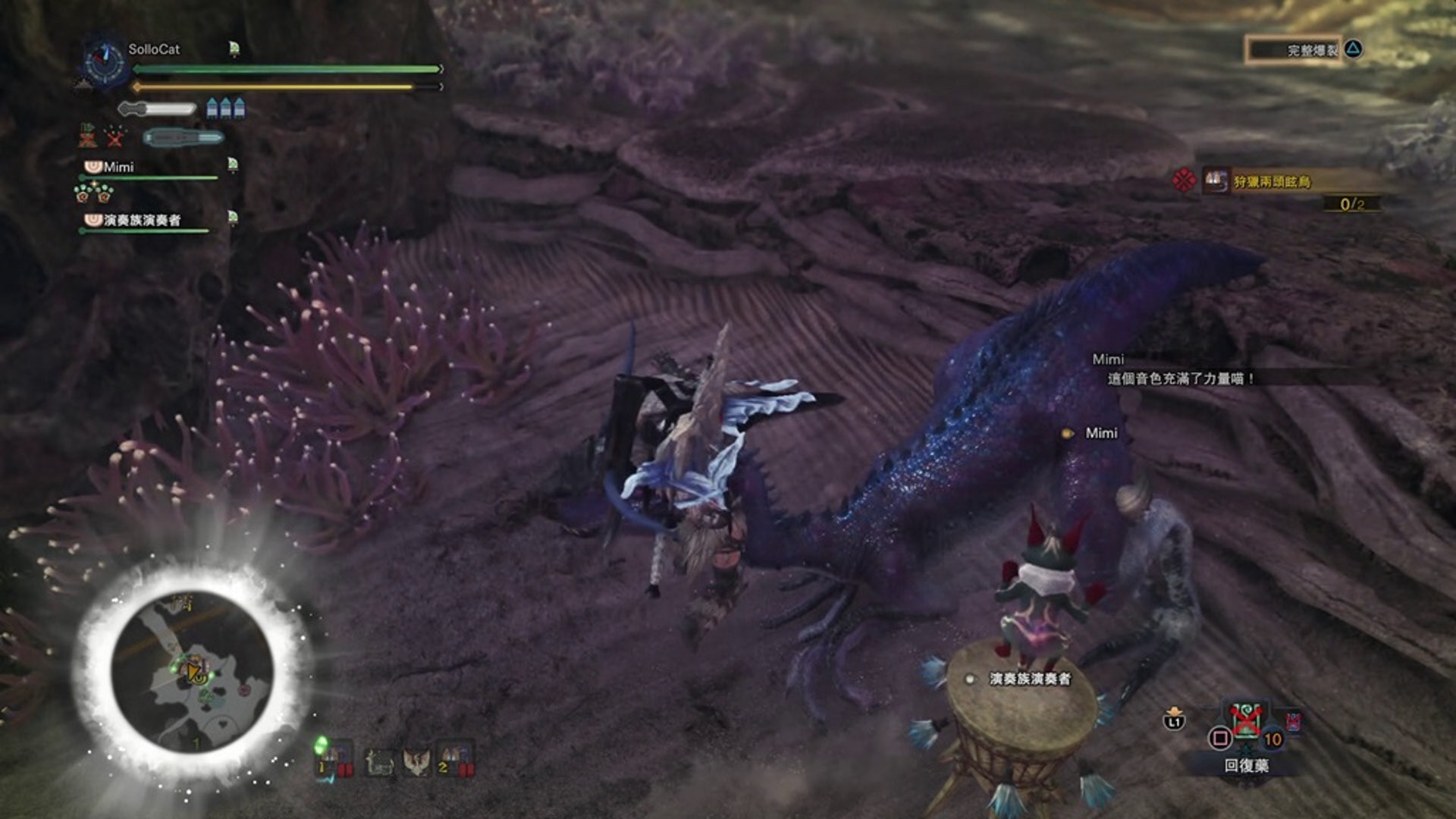Click the three blue phial icons
This screenshot has width=1456, height=819.
(x=226, y=108)
